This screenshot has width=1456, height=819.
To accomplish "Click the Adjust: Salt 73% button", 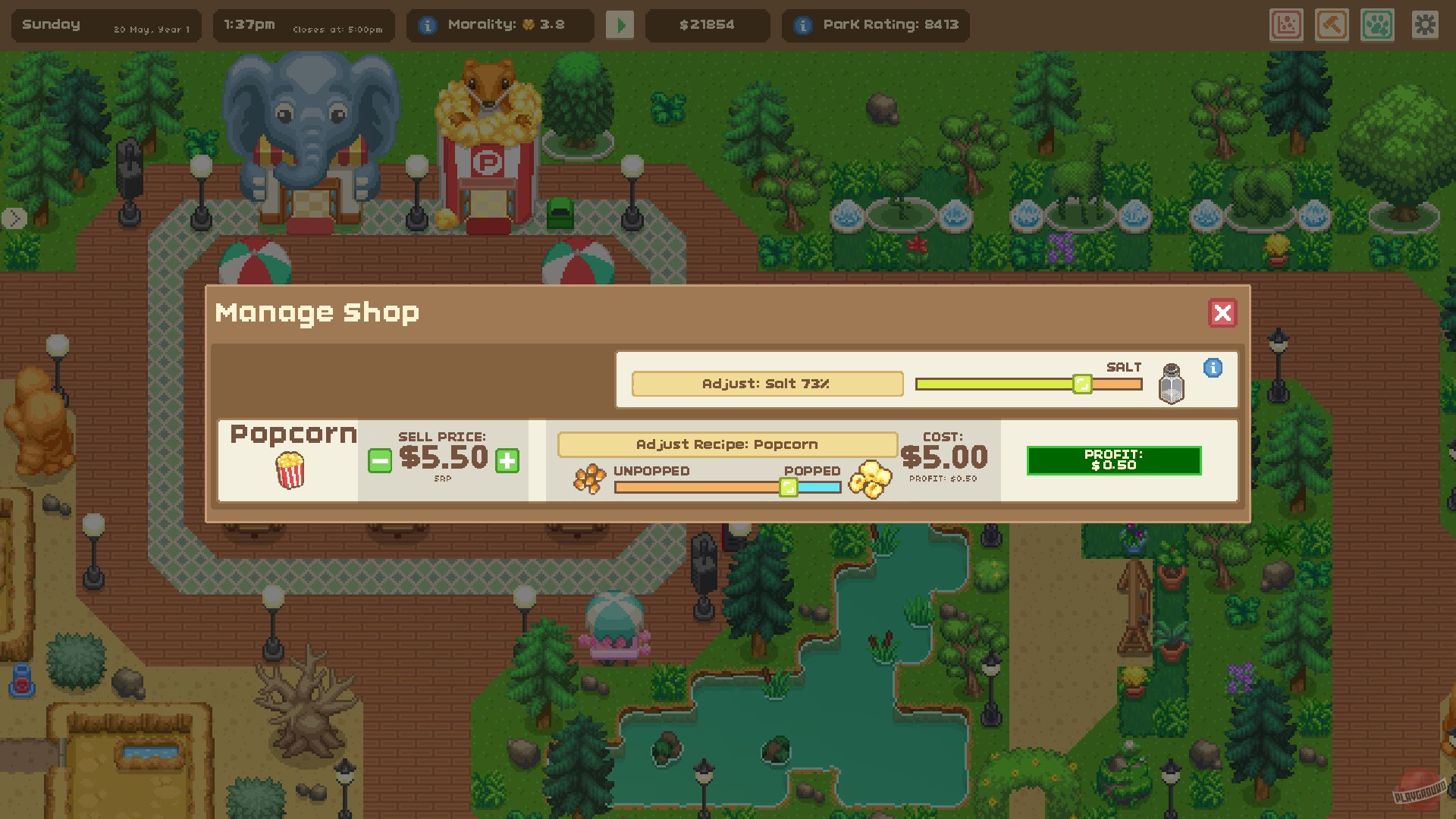I will coord(768,384).
